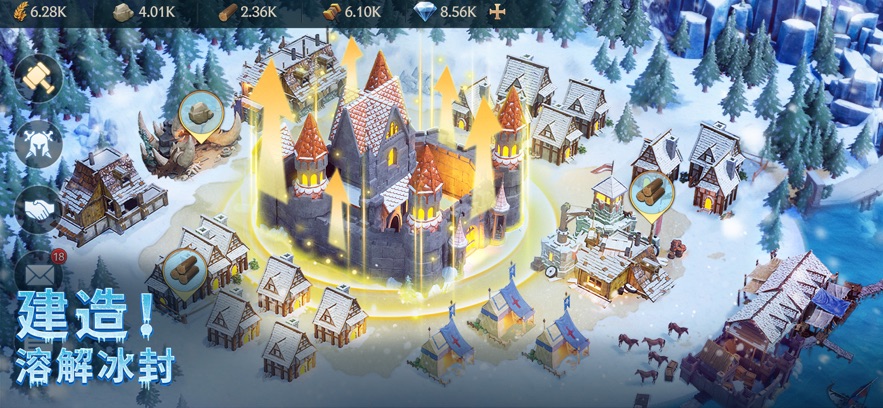Open the hammer build menu
This screenshot has width=883, height=408.
pyautogui.click(x=39, y=79)
